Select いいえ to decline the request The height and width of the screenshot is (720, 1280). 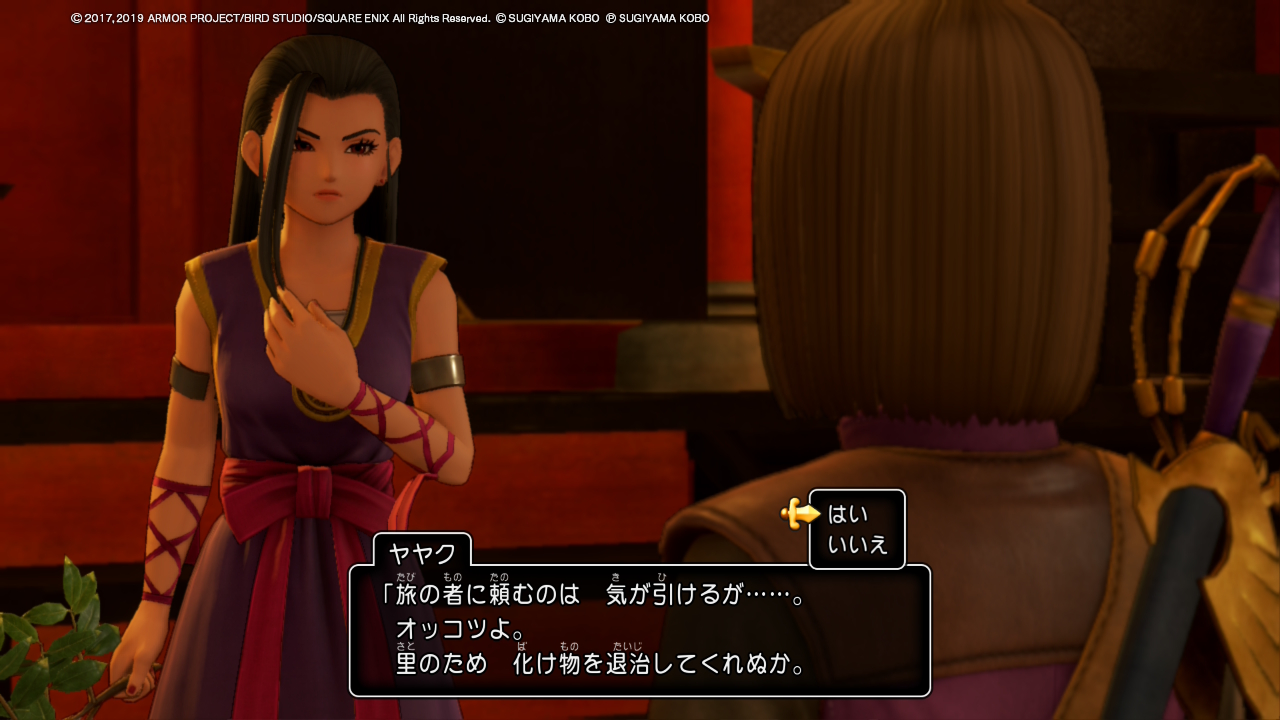(857, 545)
